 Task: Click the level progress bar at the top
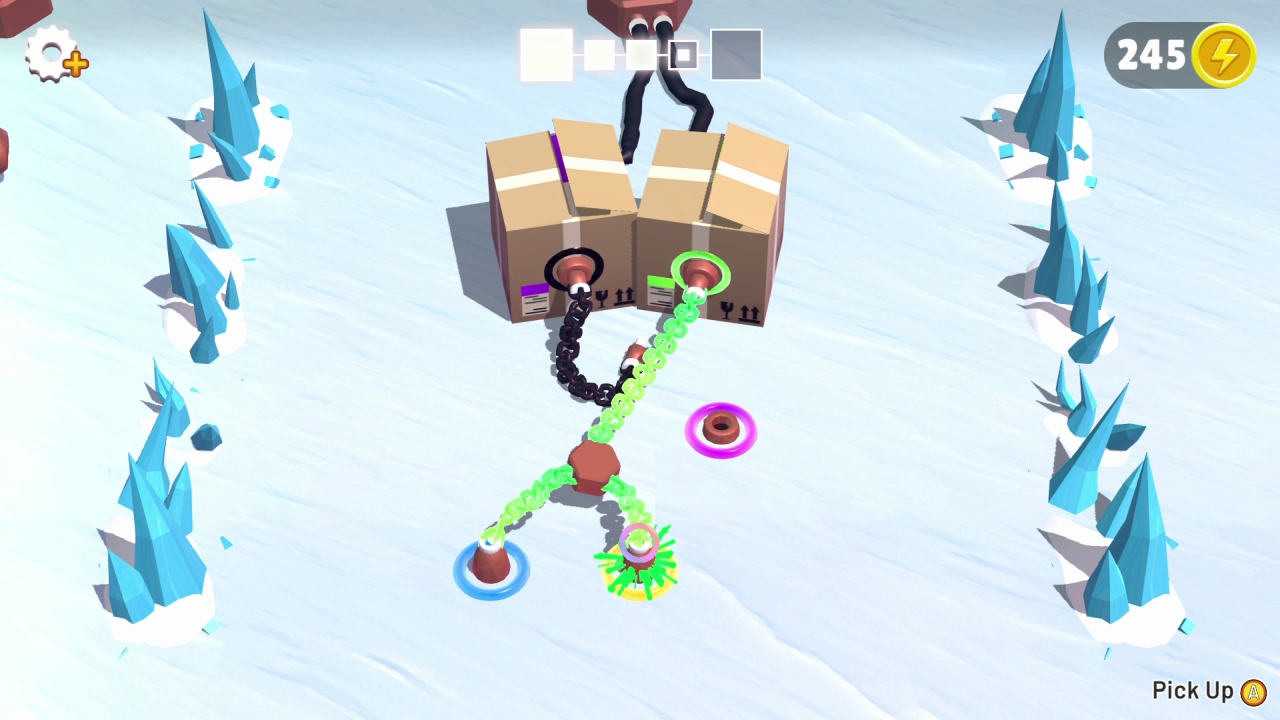click(640, 55)
